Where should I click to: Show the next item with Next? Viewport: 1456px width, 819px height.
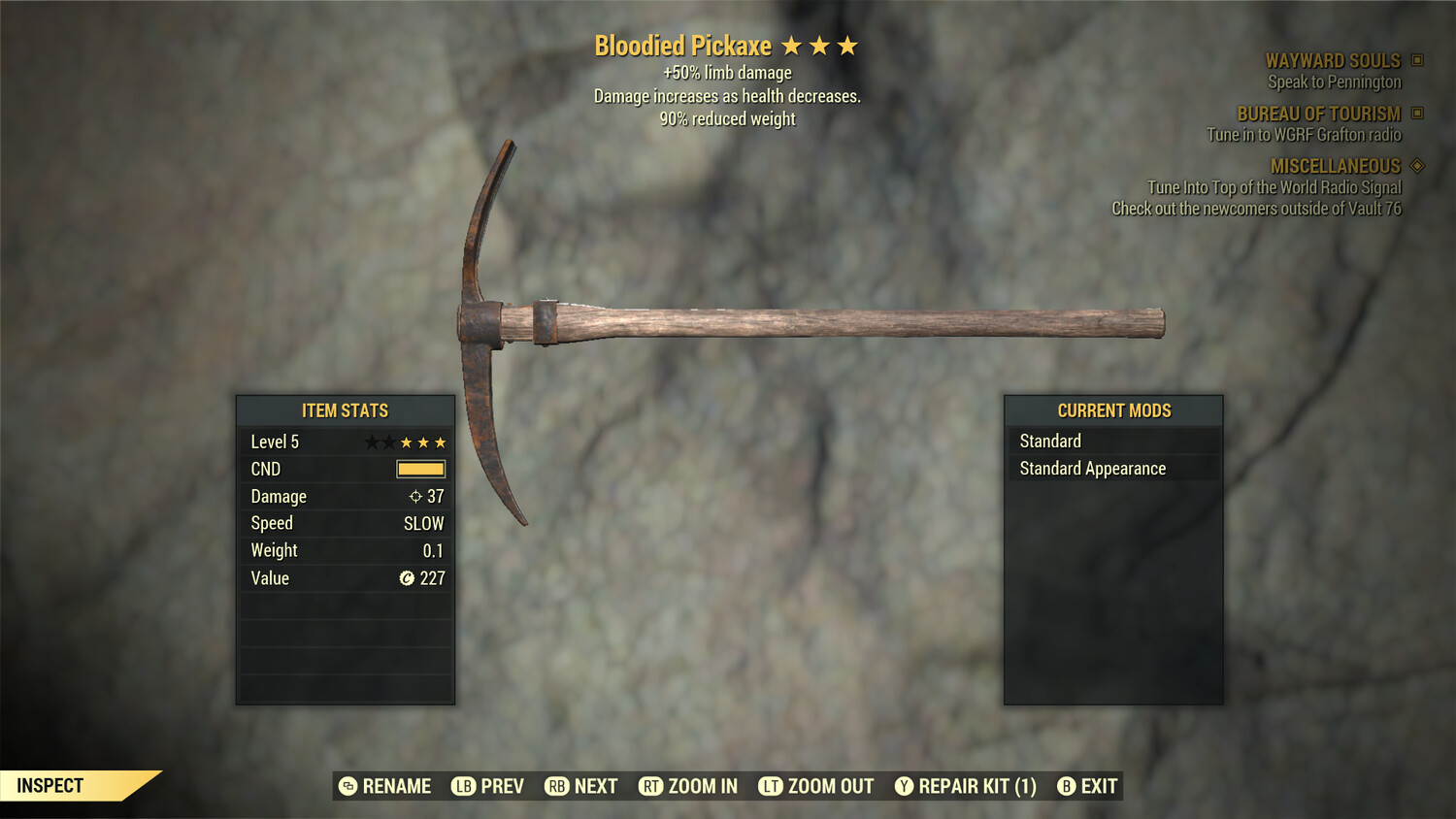[581, 786]
